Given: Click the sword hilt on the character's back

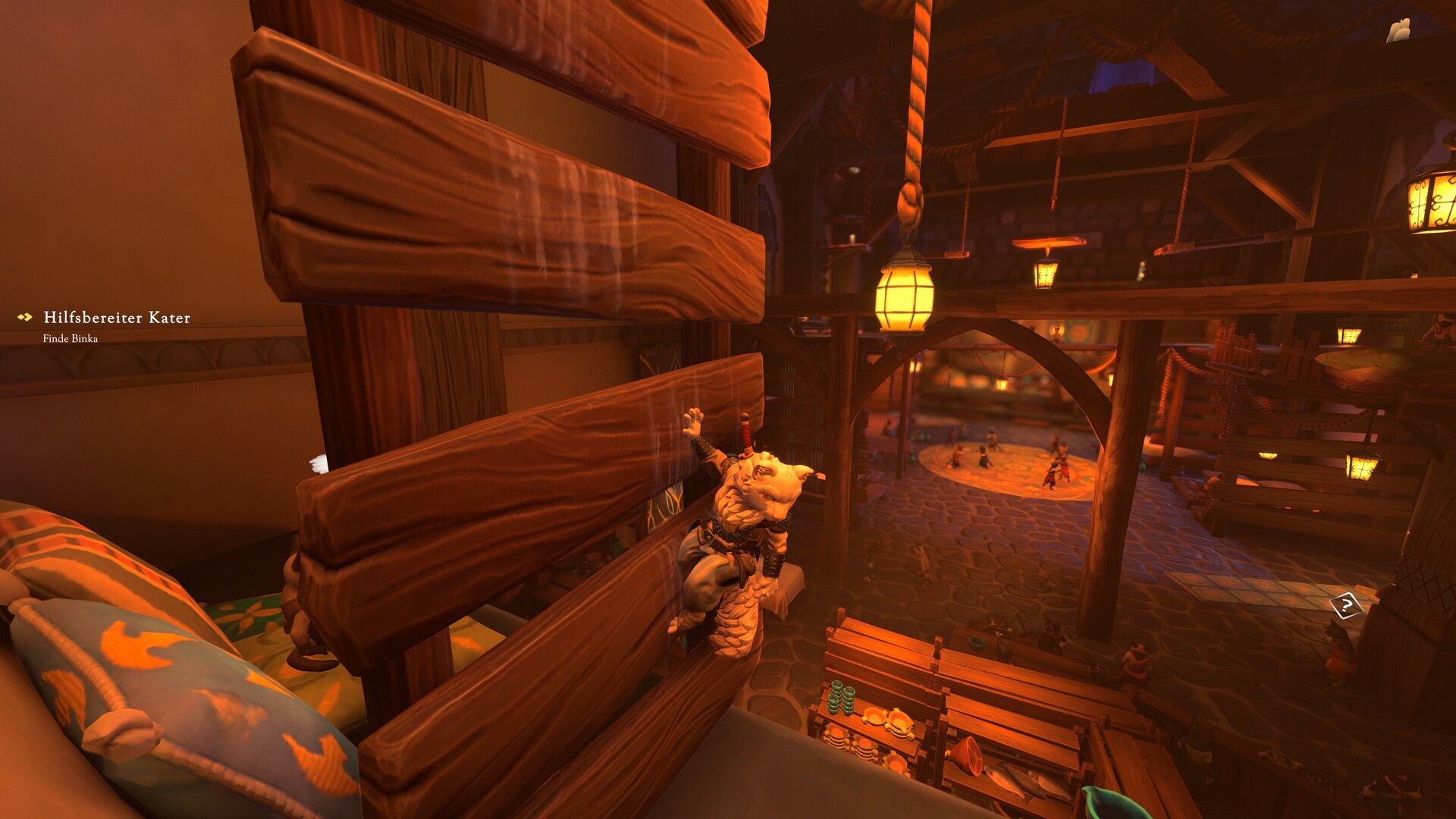Looking at the screenshot, I should coord(745,432).
